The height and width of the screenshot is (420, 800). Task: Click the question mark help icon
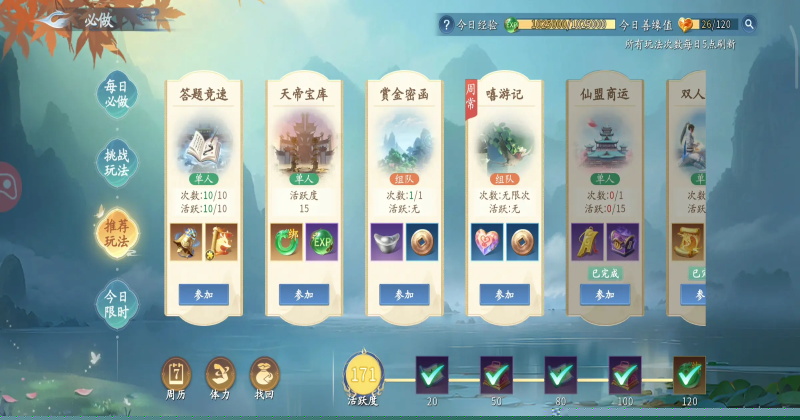[447, 24]
